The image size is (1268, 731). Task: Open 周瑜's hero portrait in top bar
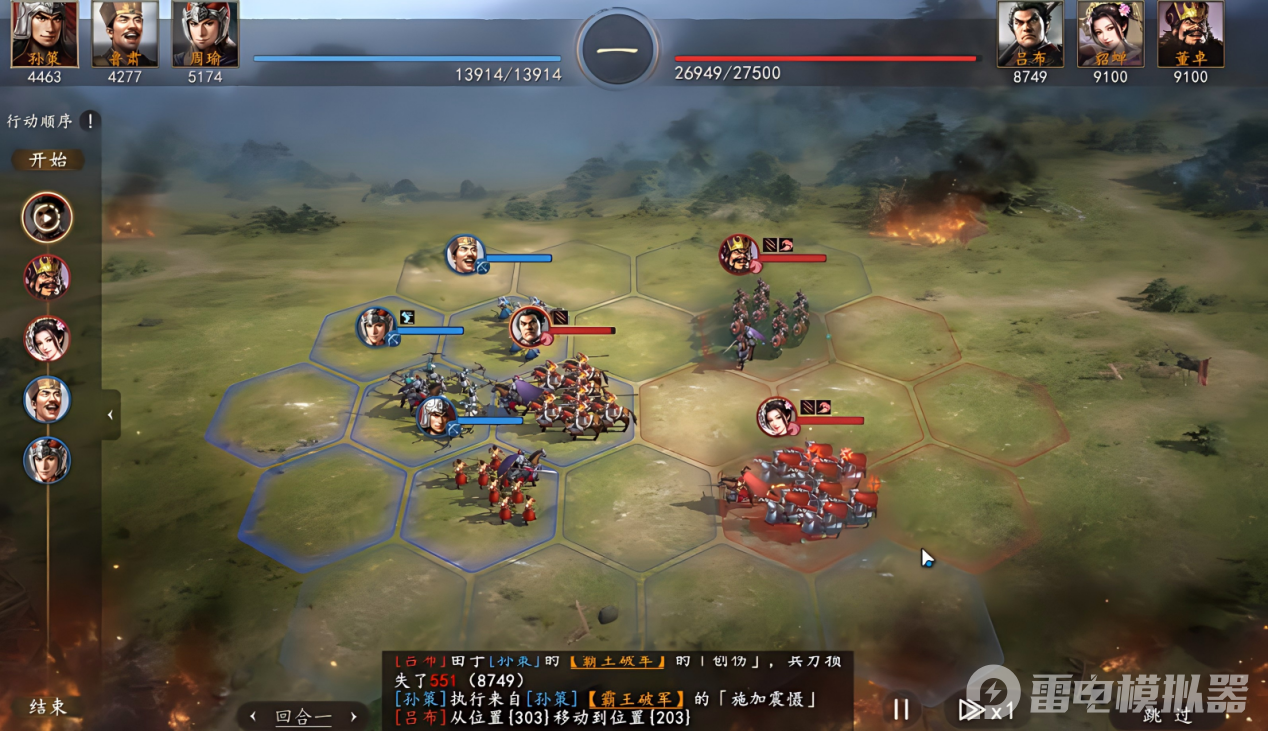click(x=205, y=34)
